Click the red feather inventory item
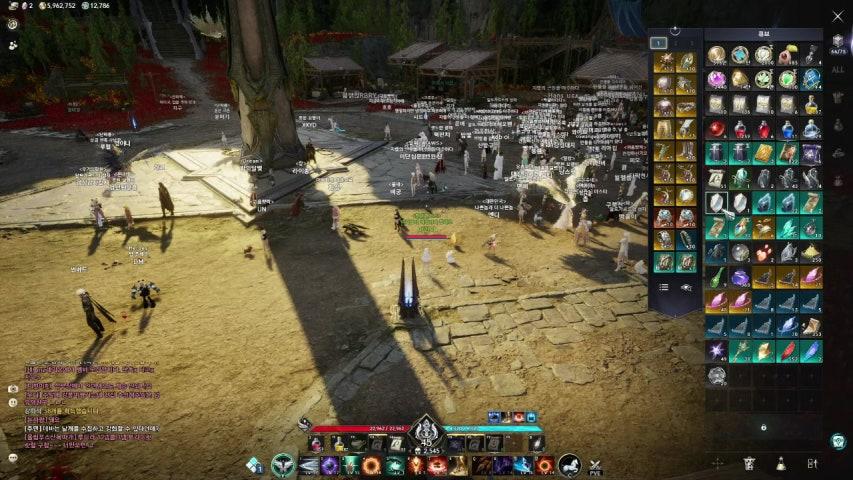Image resolution: width=853 pixels, height=480 pixels. click(788, 350)
